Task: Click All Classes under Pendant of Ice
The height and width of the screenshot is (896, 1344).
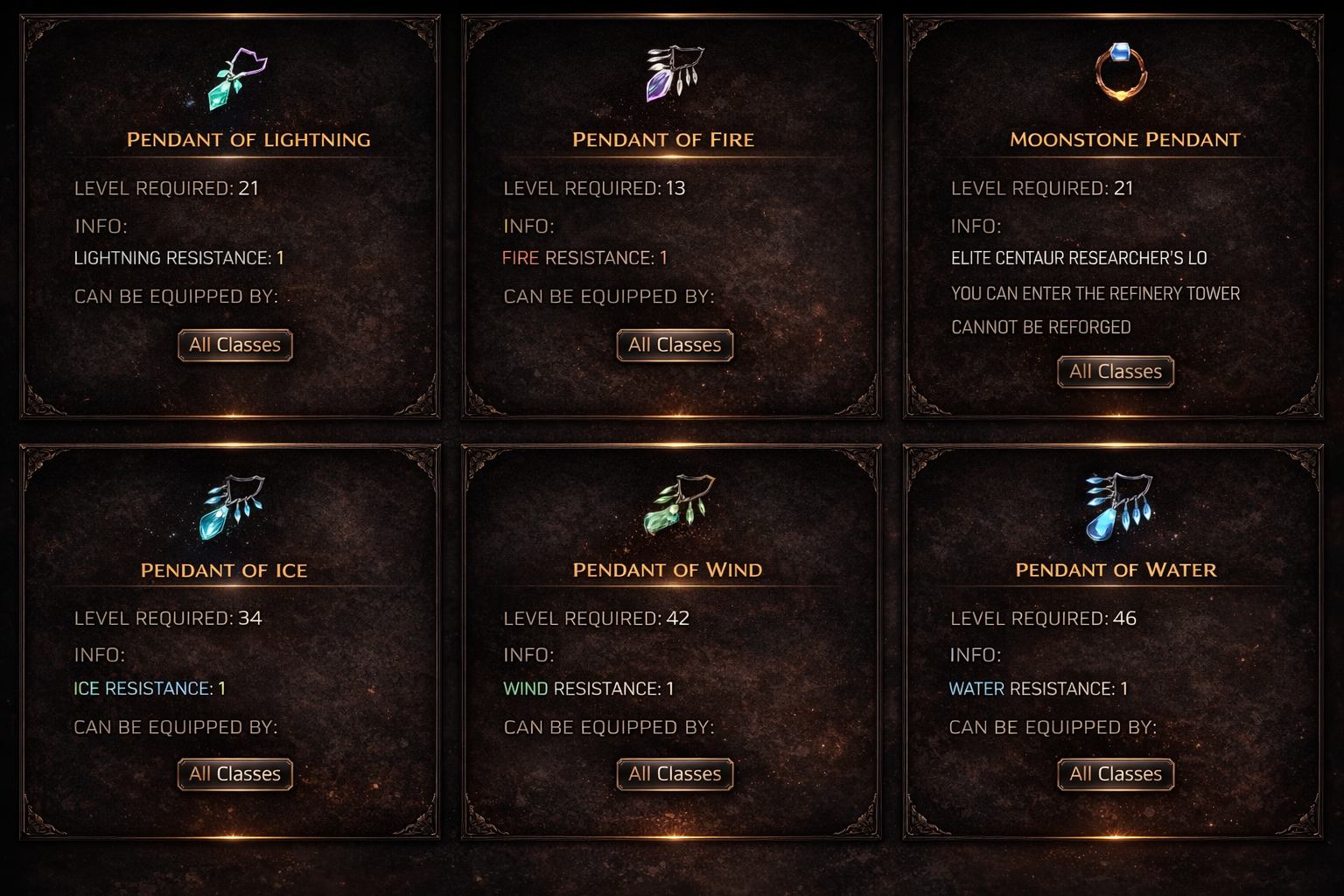Action: [234, 774]
